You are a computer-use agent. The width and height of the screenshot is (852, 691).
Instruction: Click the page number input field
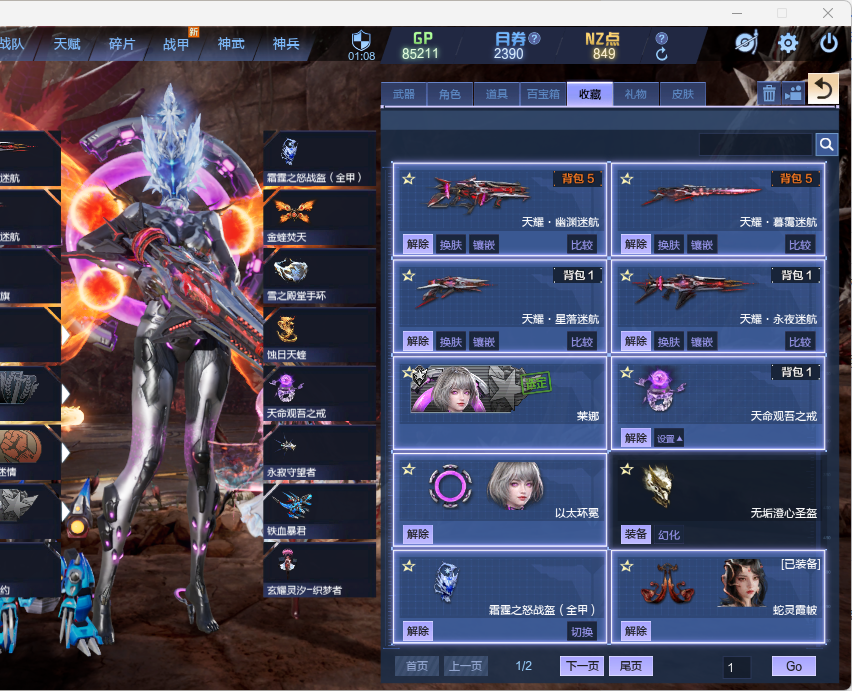738,667
